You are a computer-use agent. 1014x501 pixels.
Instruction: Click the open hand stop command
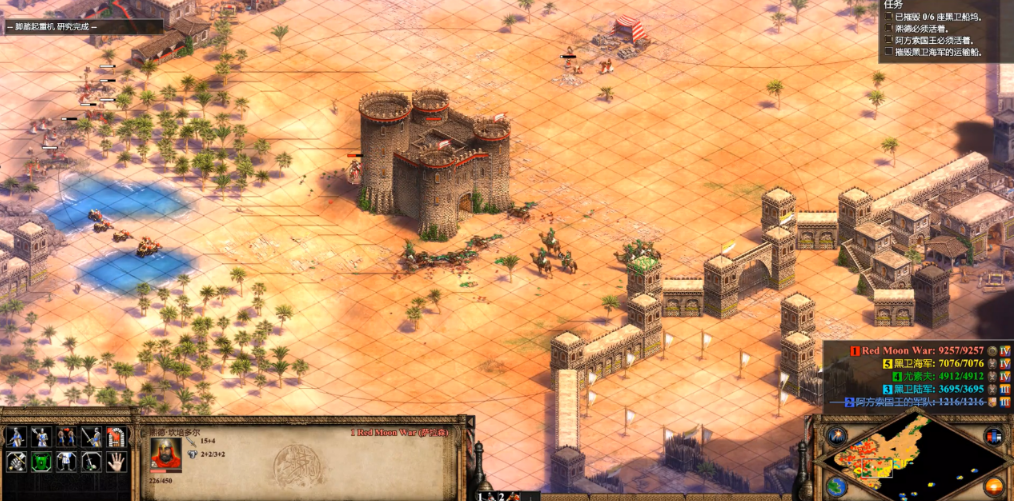[116, 461]
